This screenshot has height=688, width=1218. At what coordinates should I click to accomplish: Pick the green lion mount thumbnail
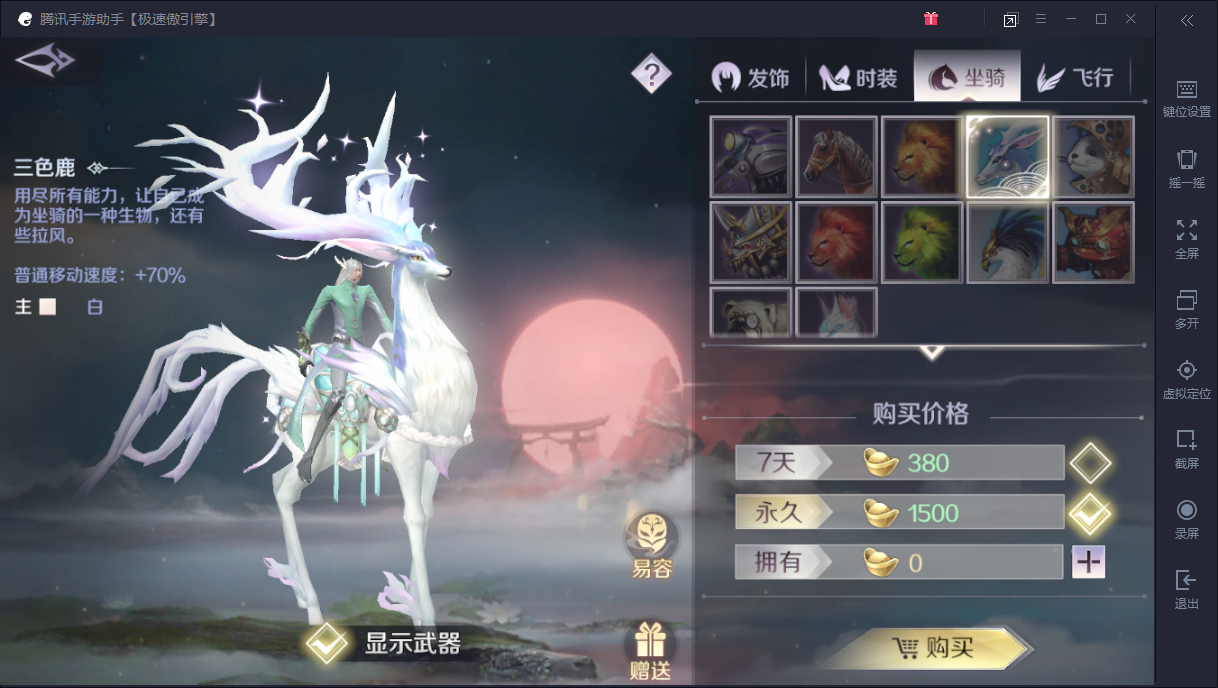923,243
